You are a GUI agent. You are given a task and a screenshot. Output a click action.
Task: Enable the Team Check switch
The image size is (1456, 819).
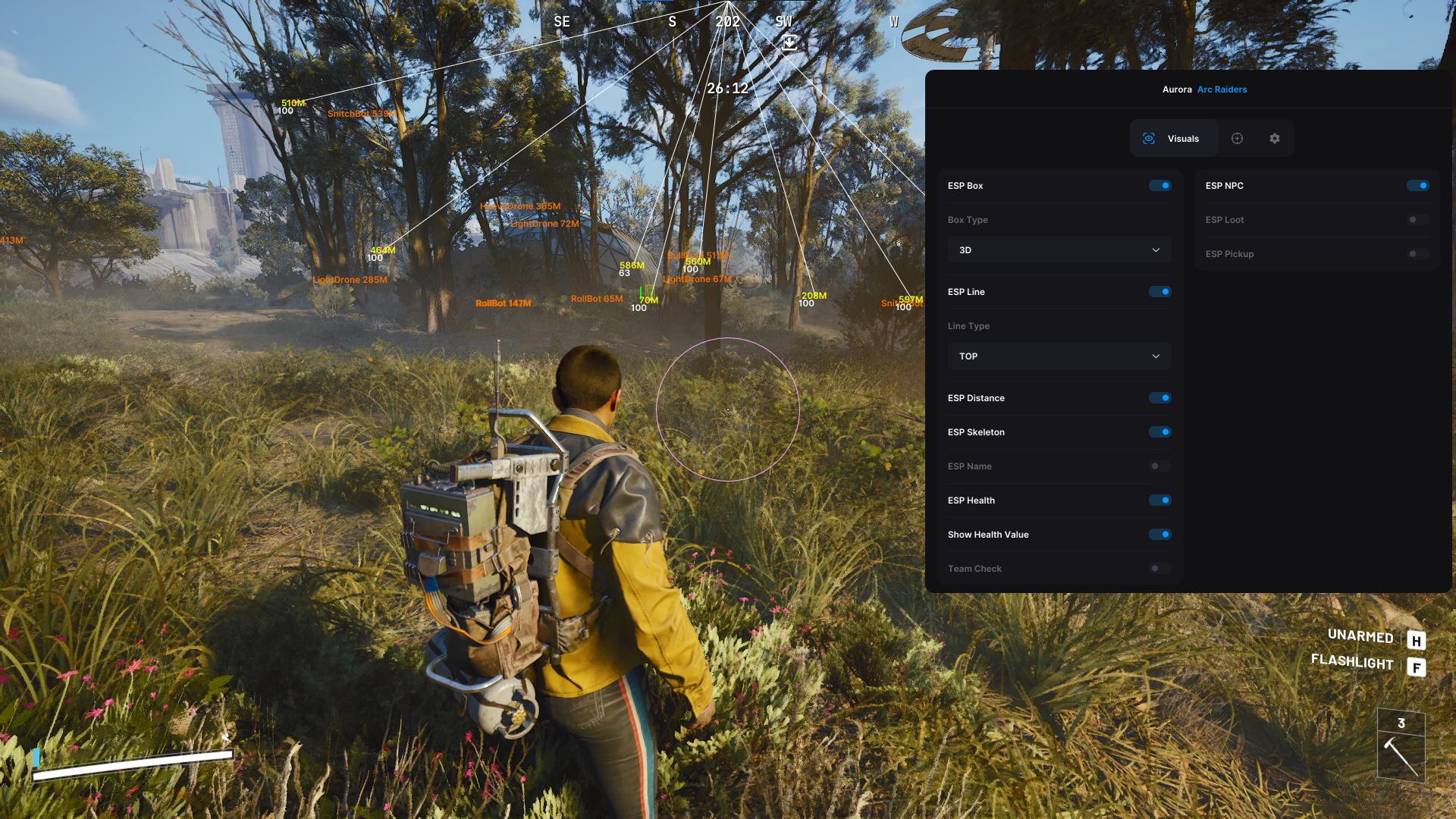[1159, 569]
